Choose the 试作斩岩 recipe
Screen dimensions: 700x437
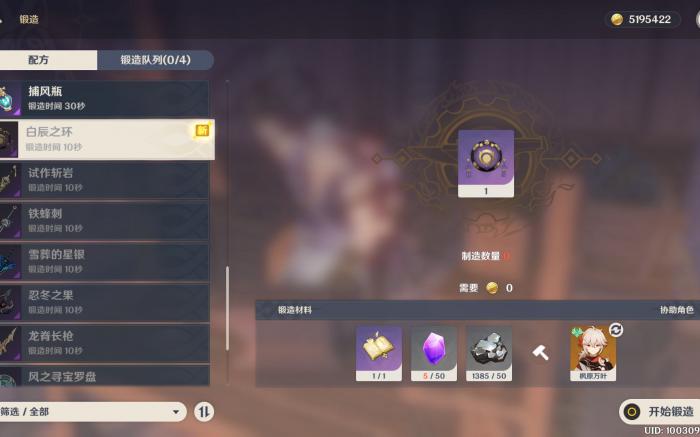click(x=105, y=180)
